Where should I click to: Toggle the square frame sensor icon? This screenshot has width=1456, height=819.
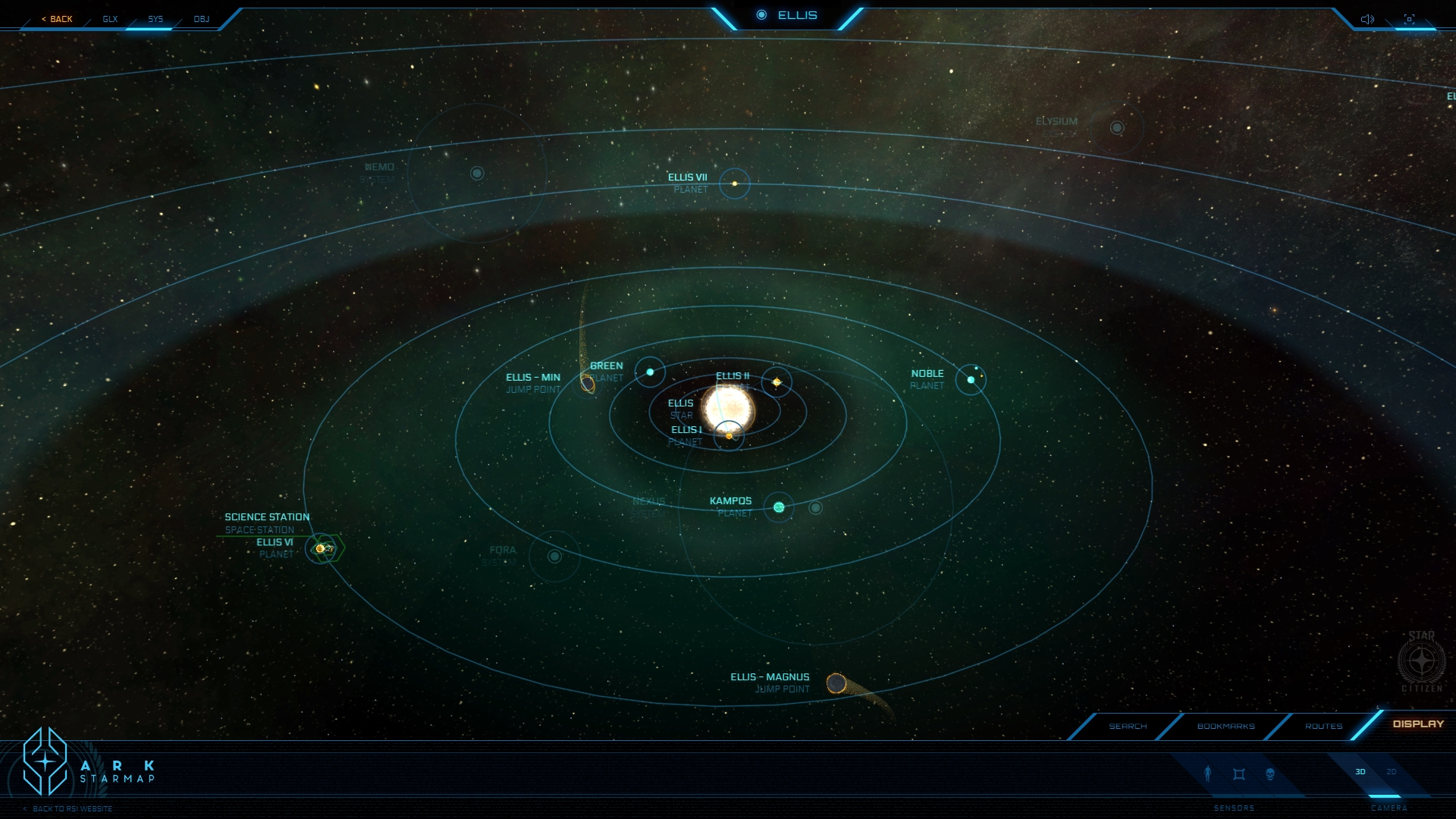tap(1239, 773)
